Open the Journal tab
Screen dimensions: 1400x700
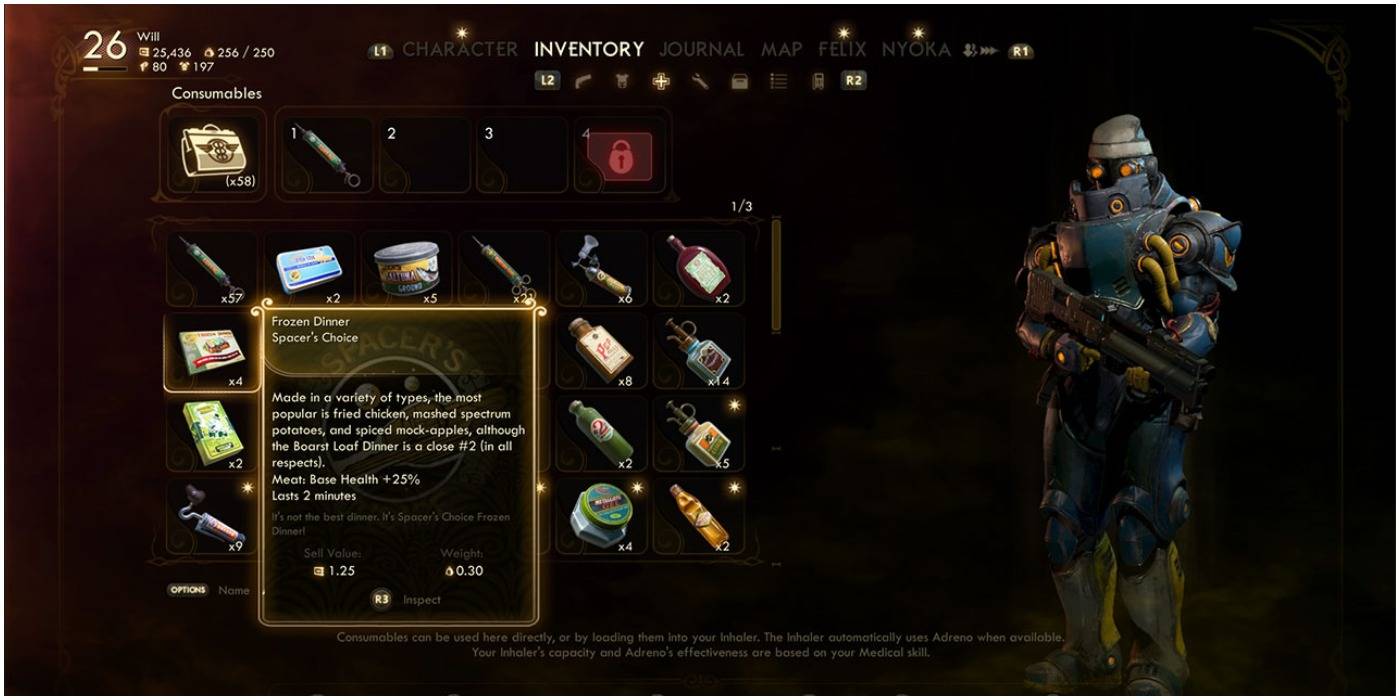click(701, 49)
